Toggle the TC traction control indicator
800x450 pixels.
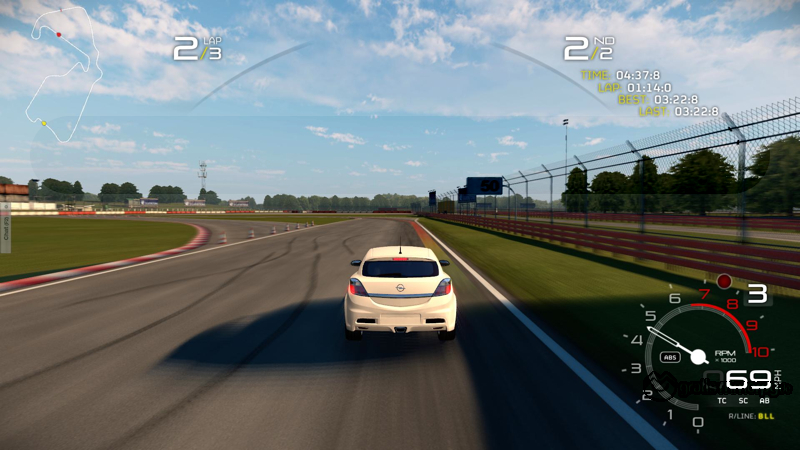(722, 400)
